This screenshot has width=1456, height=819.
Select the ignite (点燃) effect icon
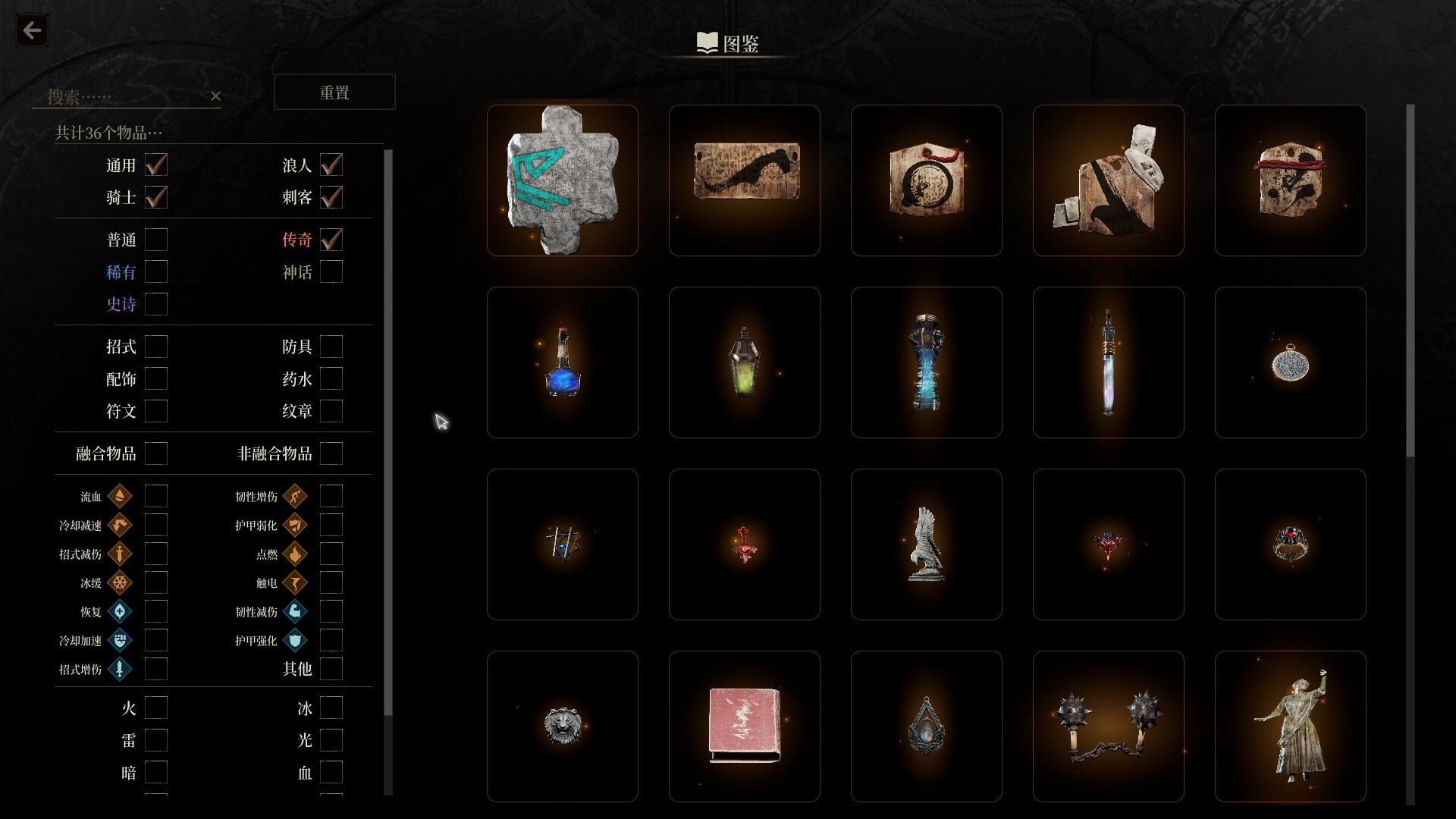click(294, 554)
